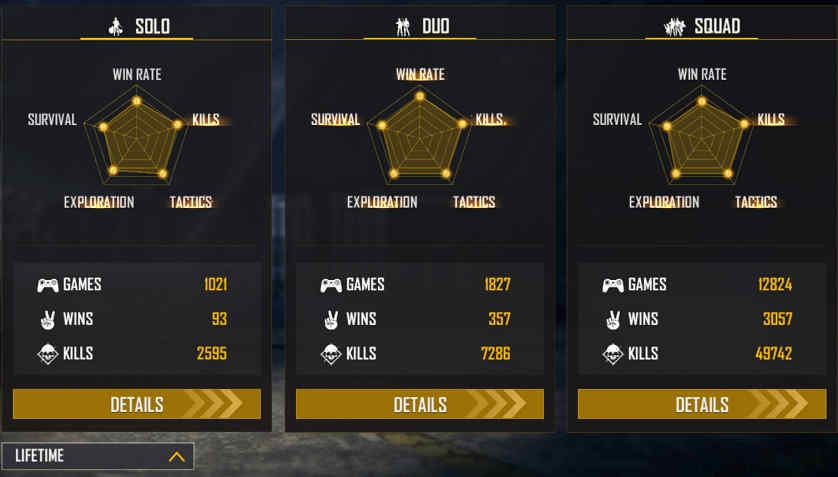838x477 pixels.
Task: Open the Solo stats Details
Action: [137, 404]
